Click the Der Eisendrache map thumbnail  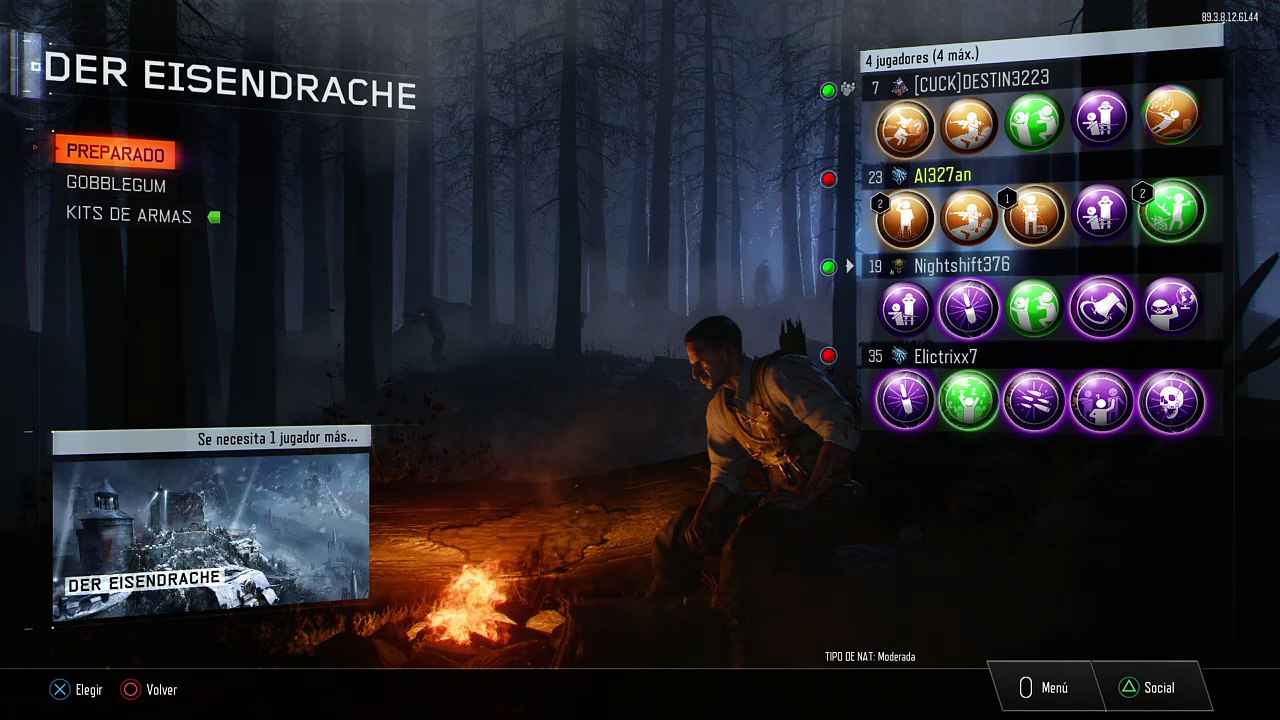[x=211, y=536]
